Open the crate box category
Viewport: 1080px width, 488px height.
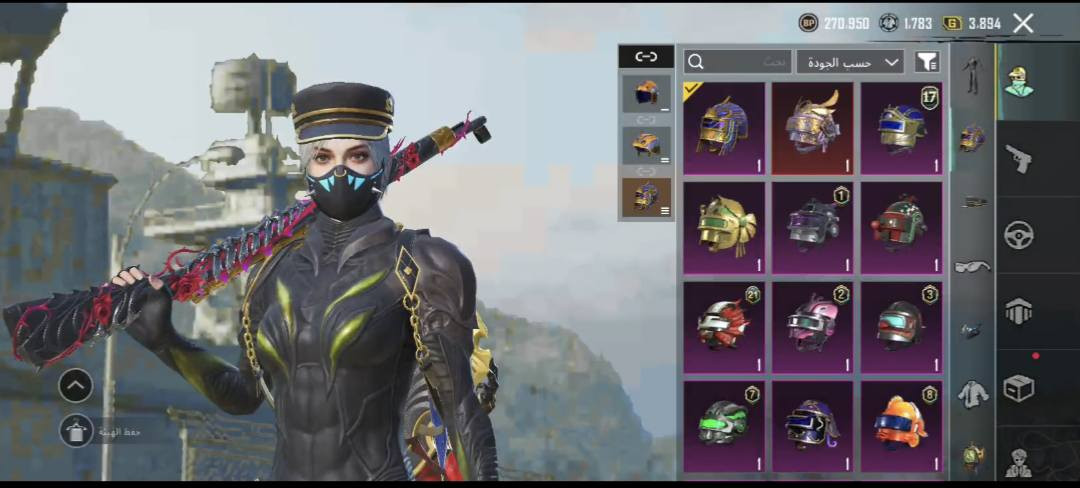[1018, 388]
